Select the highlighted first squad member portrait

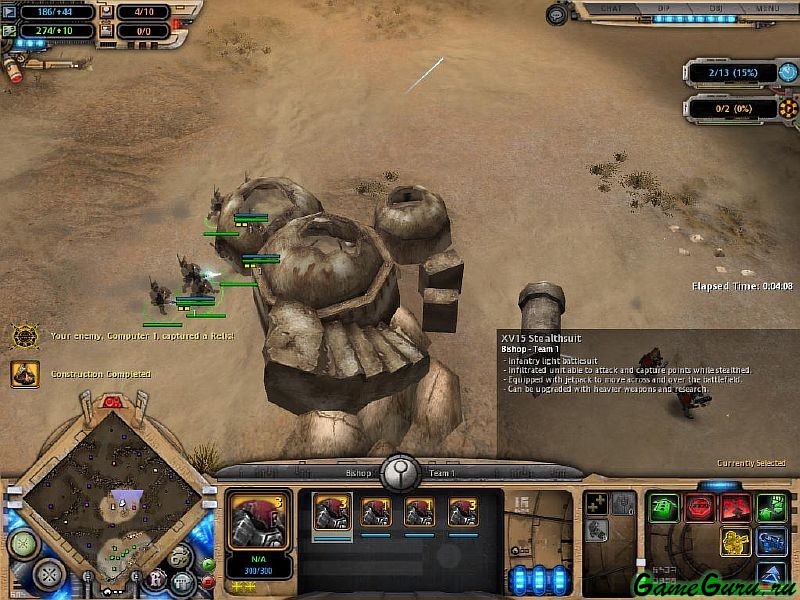click(332, 512)
